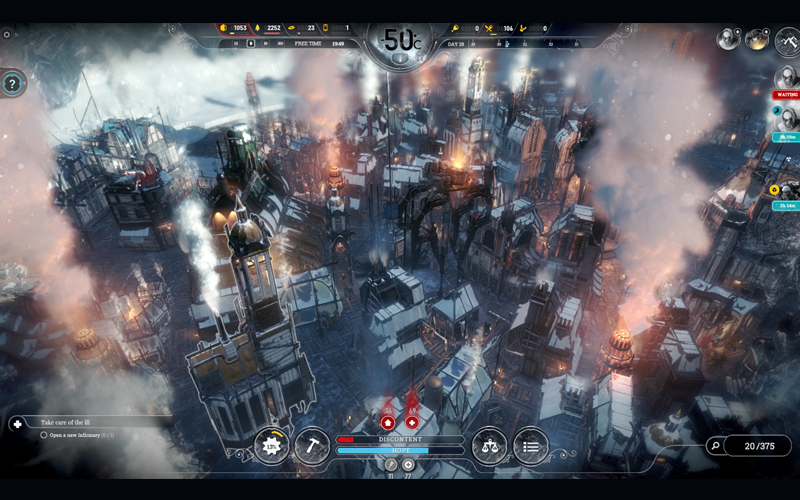The width and height of the screenshot is (800, 500).
Task: Open the hunters portrait with plus sign
Action: click(x=729, y=39)
